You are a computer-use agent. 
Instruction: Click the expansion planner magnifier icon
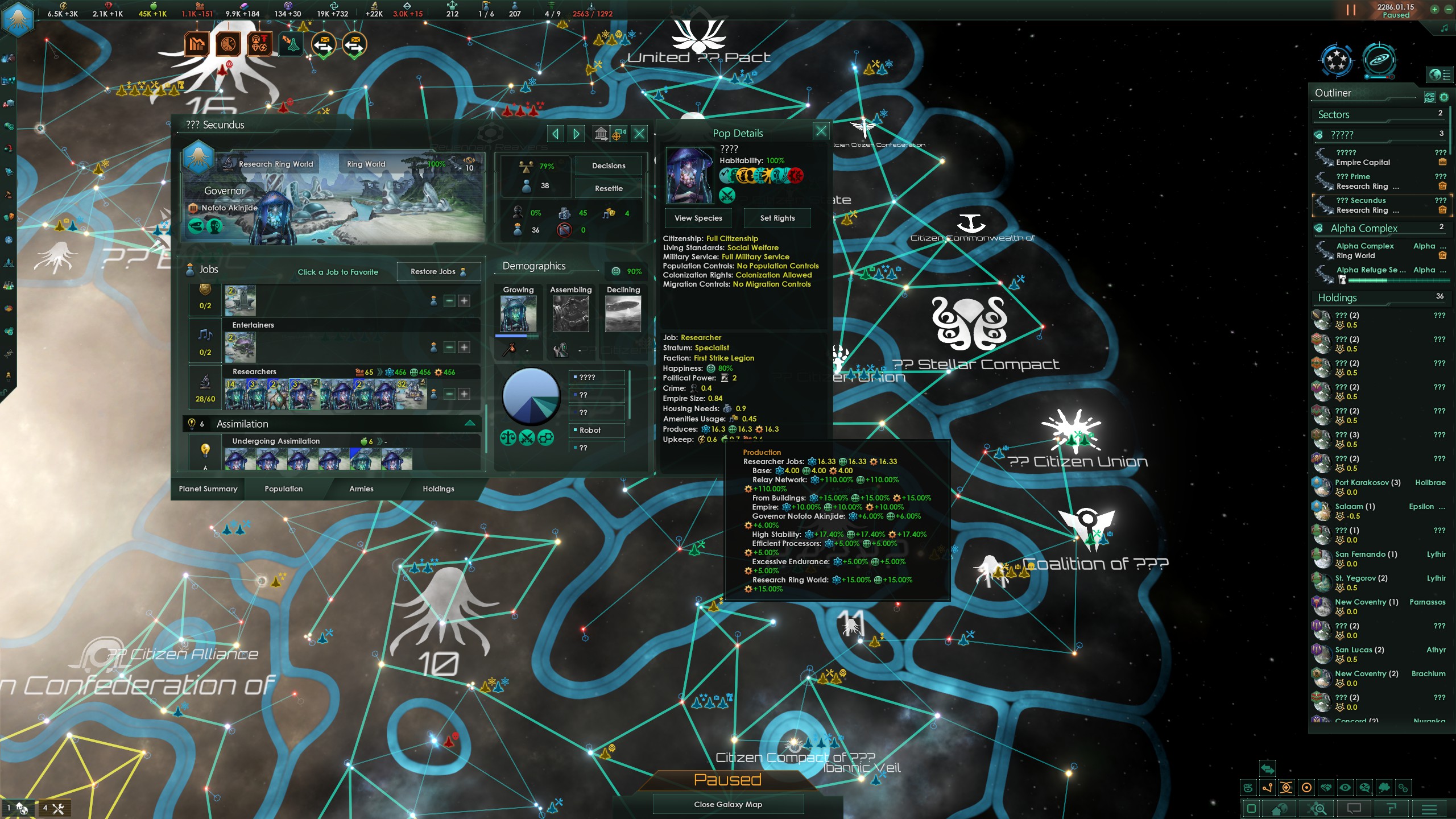[x=1317, y=810]
